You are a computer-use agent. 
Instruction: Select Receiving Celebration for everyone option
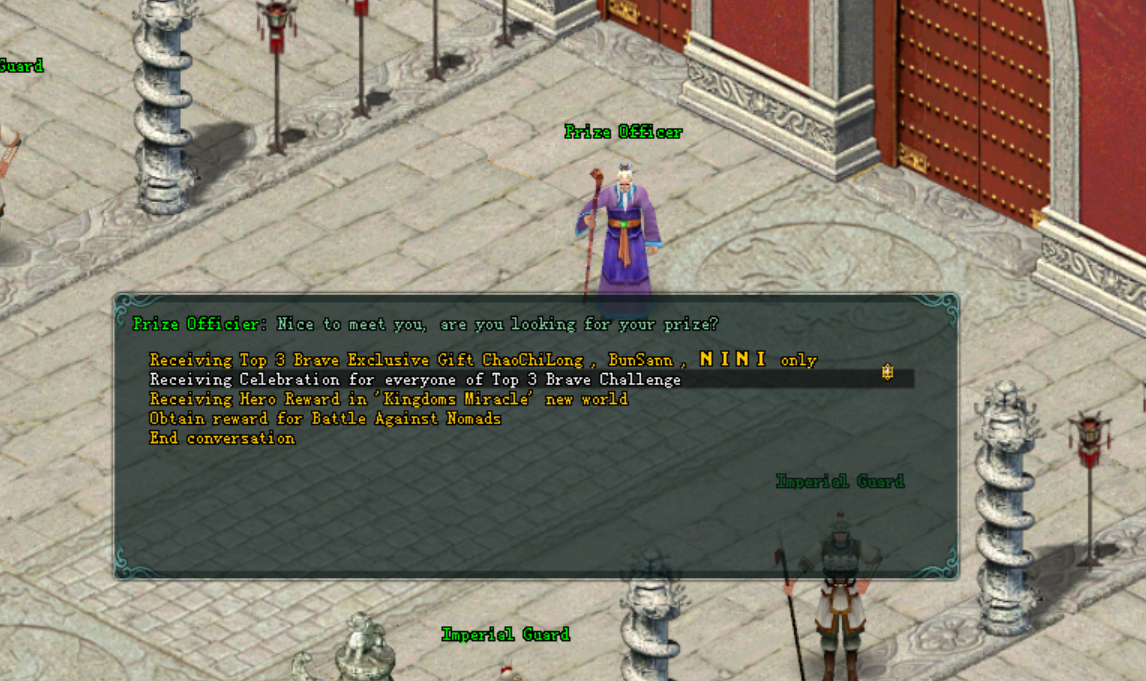pos(415,380)
